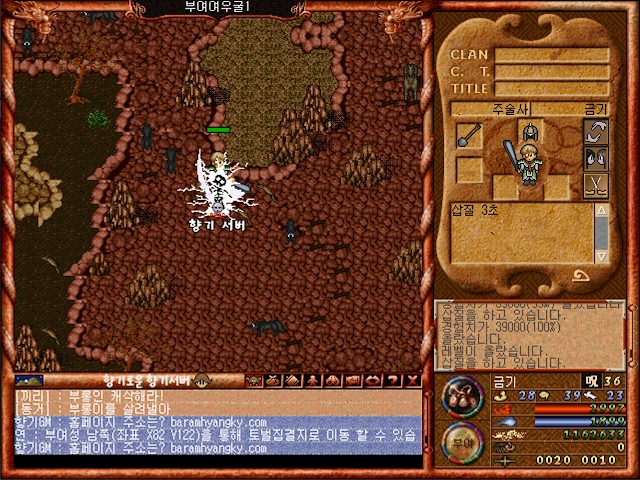This screenshot has width=640, height=480.
Task: Click the CLAN name field
Action: tap(551, 55)
